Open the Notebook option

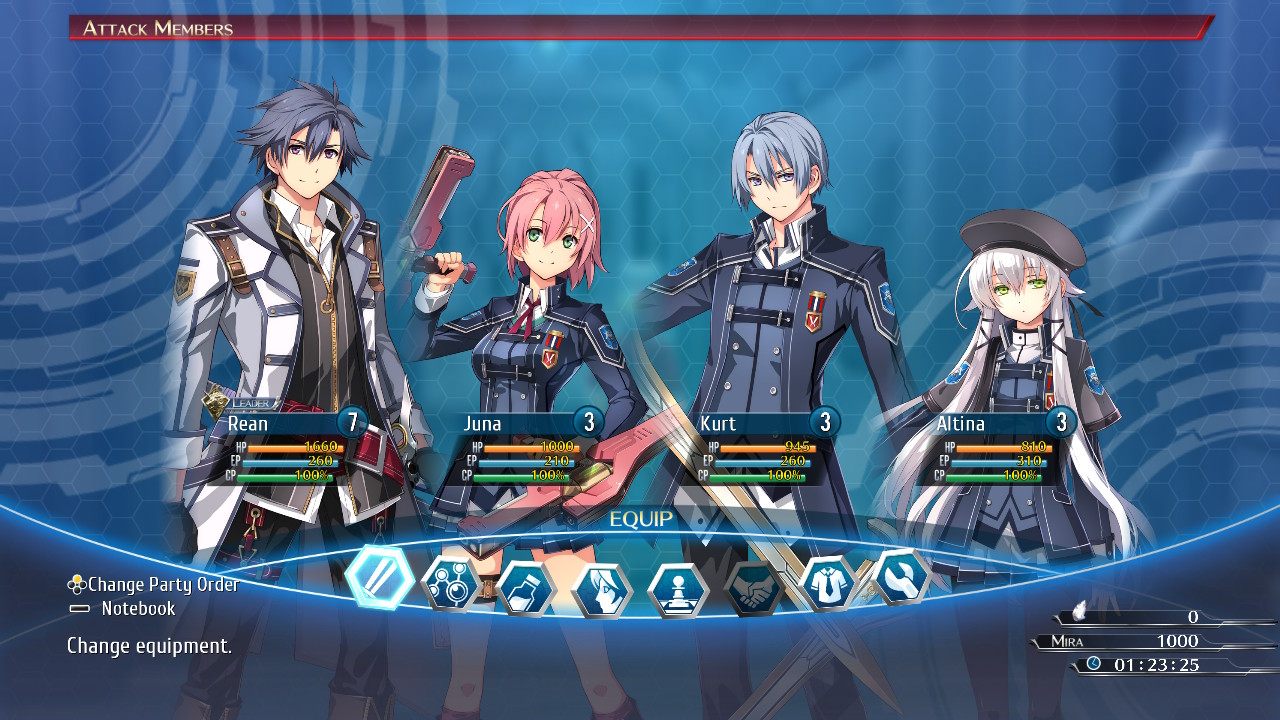pos(137,608)
